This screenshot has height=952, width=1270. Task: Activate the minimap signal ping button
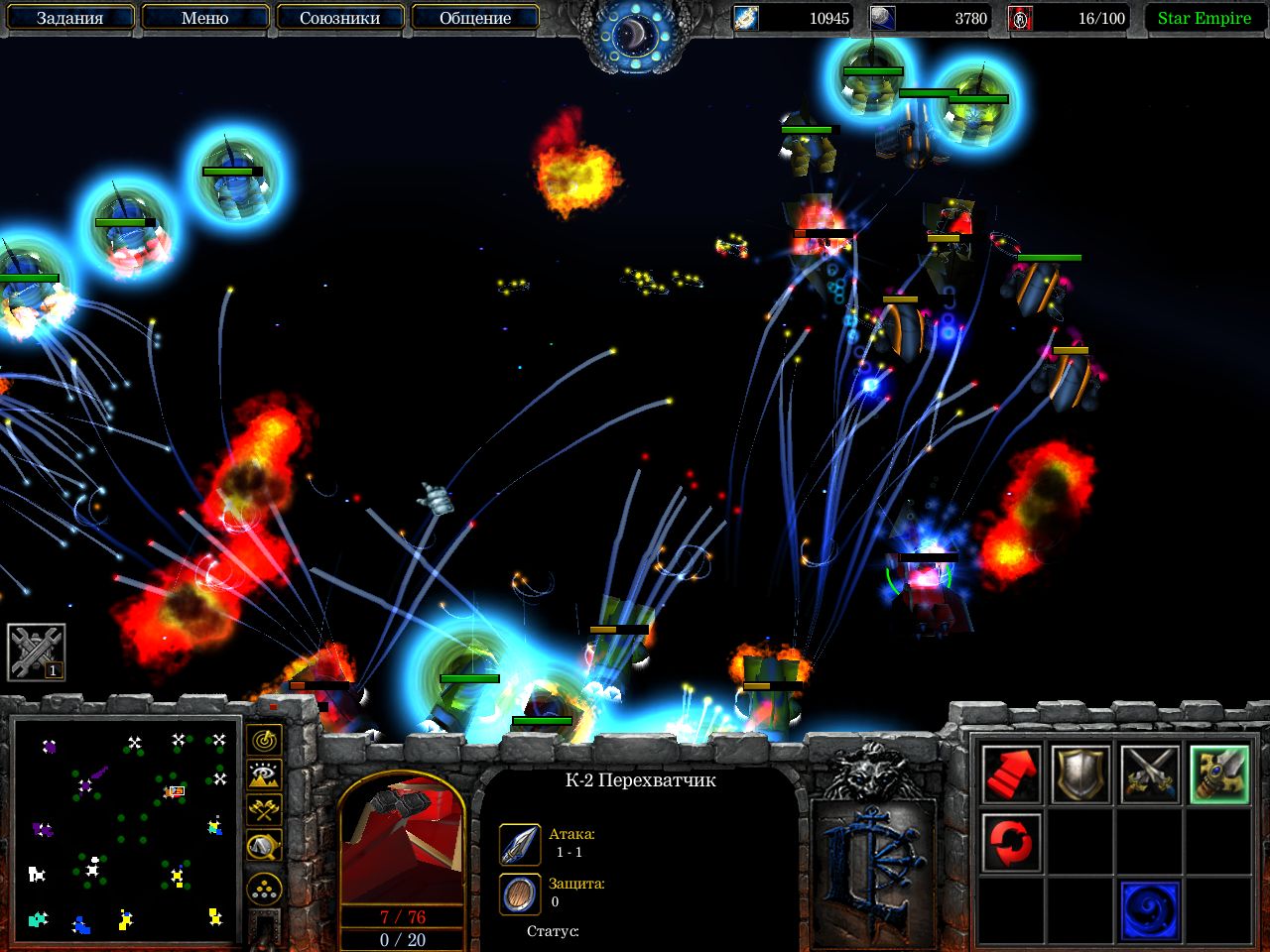pyautogui.click(x=264, y=740)
